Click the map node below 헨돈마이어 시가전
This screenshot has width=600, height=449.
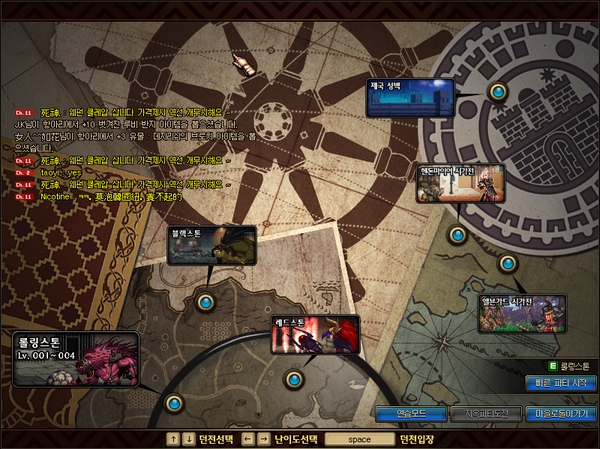457,235
